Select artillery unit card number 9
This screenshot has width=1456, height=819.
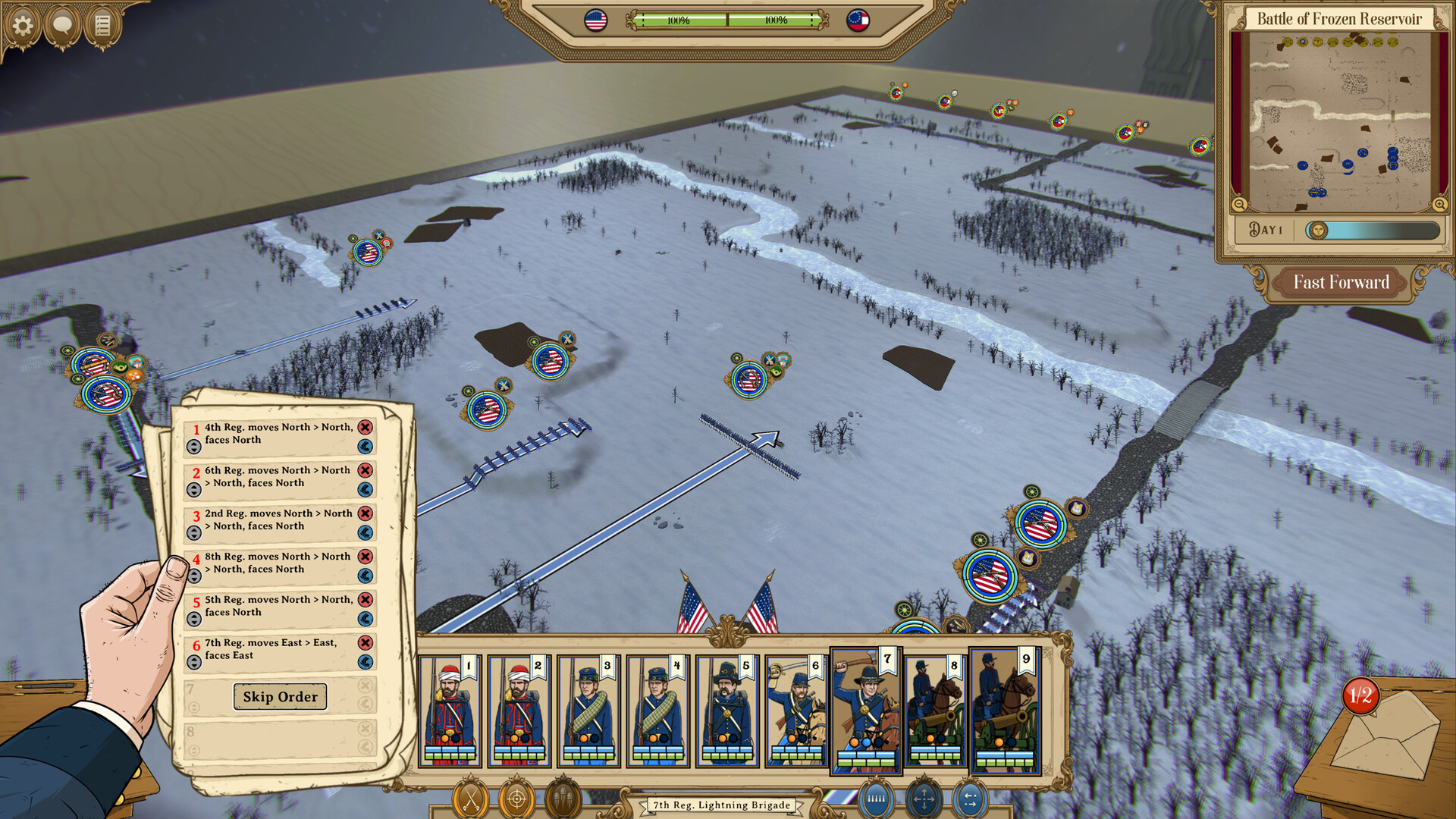[1004, 711]
